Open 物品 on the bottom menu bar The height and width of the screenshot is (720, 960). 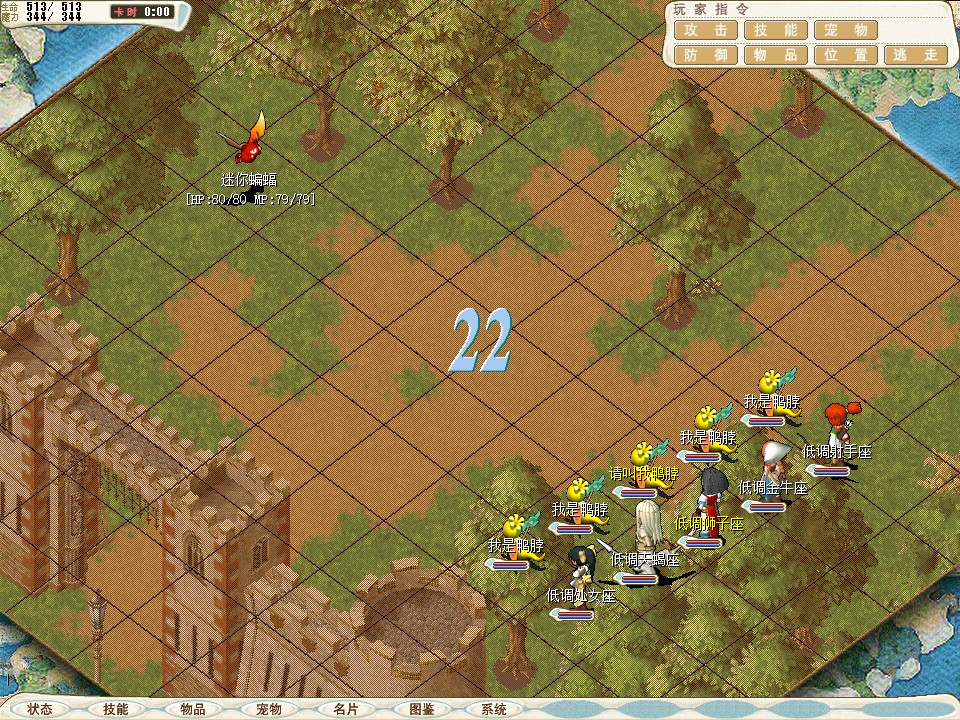pos(193,709)
